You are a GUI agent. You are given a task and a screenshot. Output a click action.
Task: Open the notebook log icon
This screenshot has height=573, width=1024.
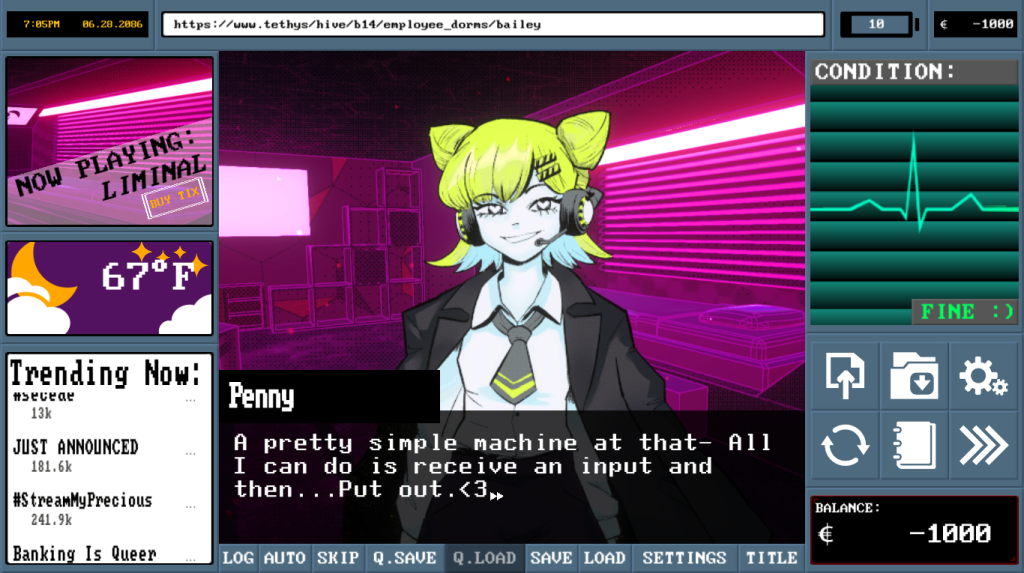tap(914, 445)
